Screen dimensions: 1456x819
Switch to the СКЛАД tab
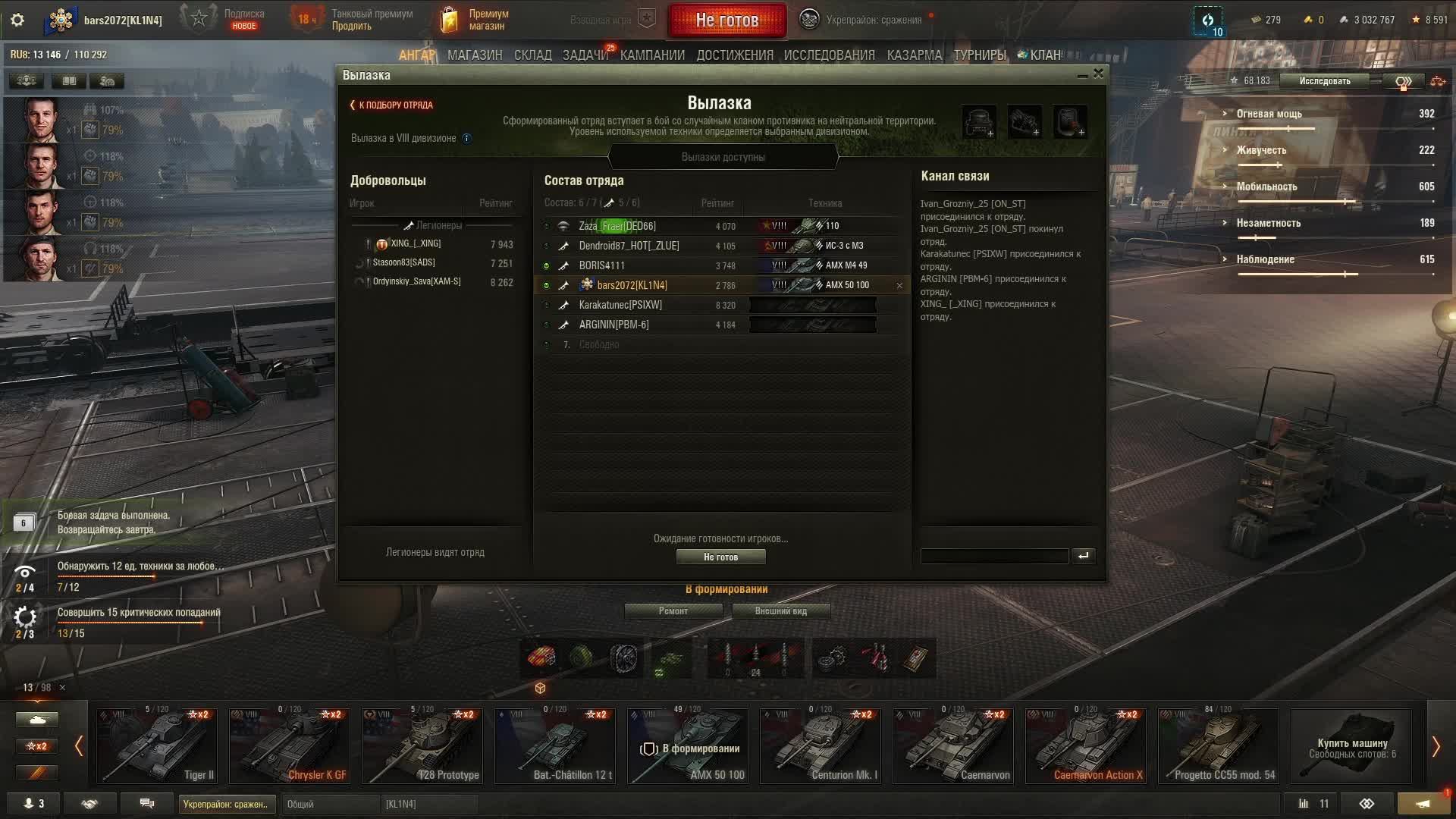tap(532, 55)
